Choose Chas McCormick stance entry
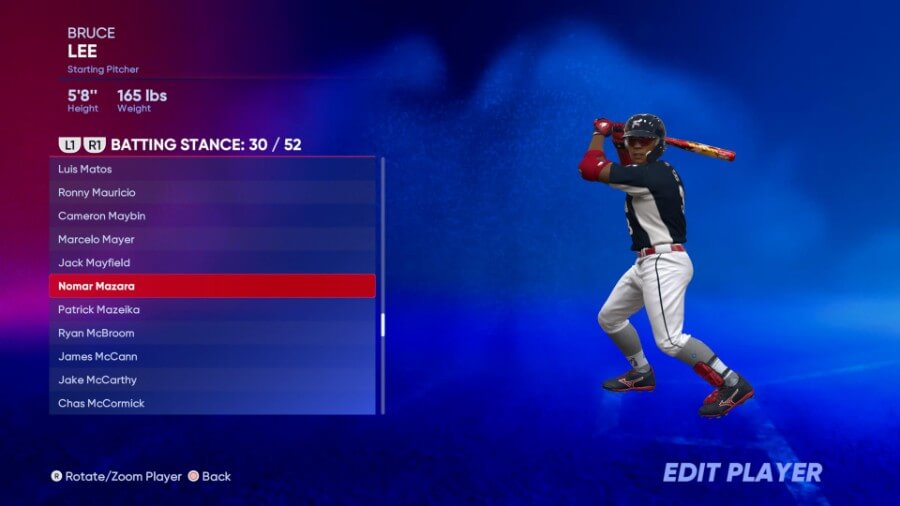 pos(212,403)
